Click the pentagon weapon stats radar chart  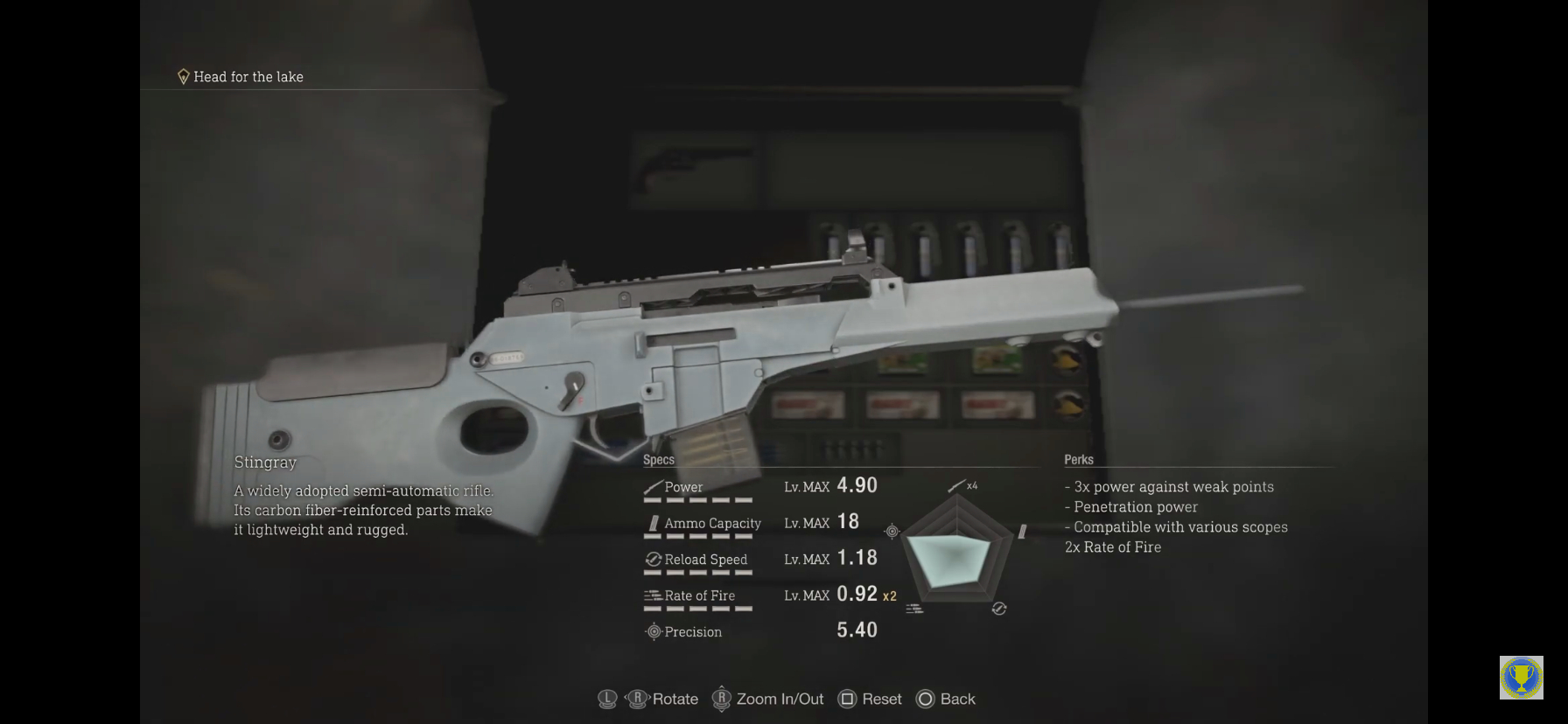click(955, 551)
